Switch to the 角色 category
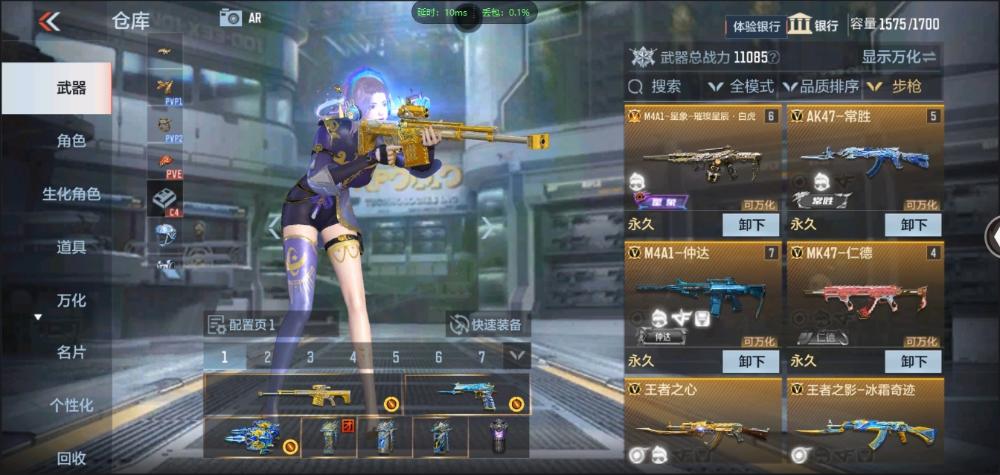This screenshot has height=475, width=1000. pyautogui.click(x=70, y=141)
